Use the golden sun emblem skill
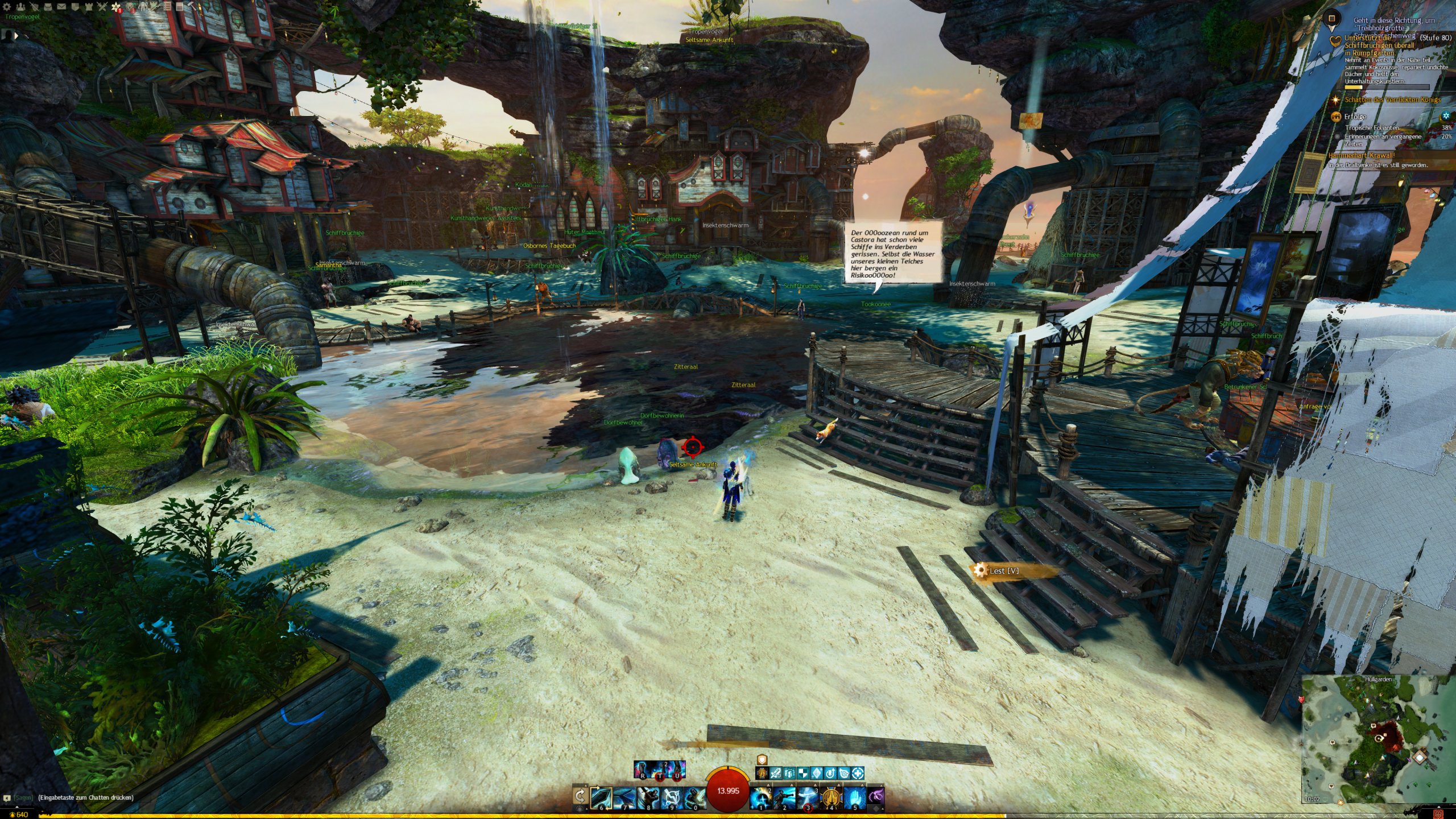Image resolution: width=1456 pixels, height=819 pixels. point(831,797)
